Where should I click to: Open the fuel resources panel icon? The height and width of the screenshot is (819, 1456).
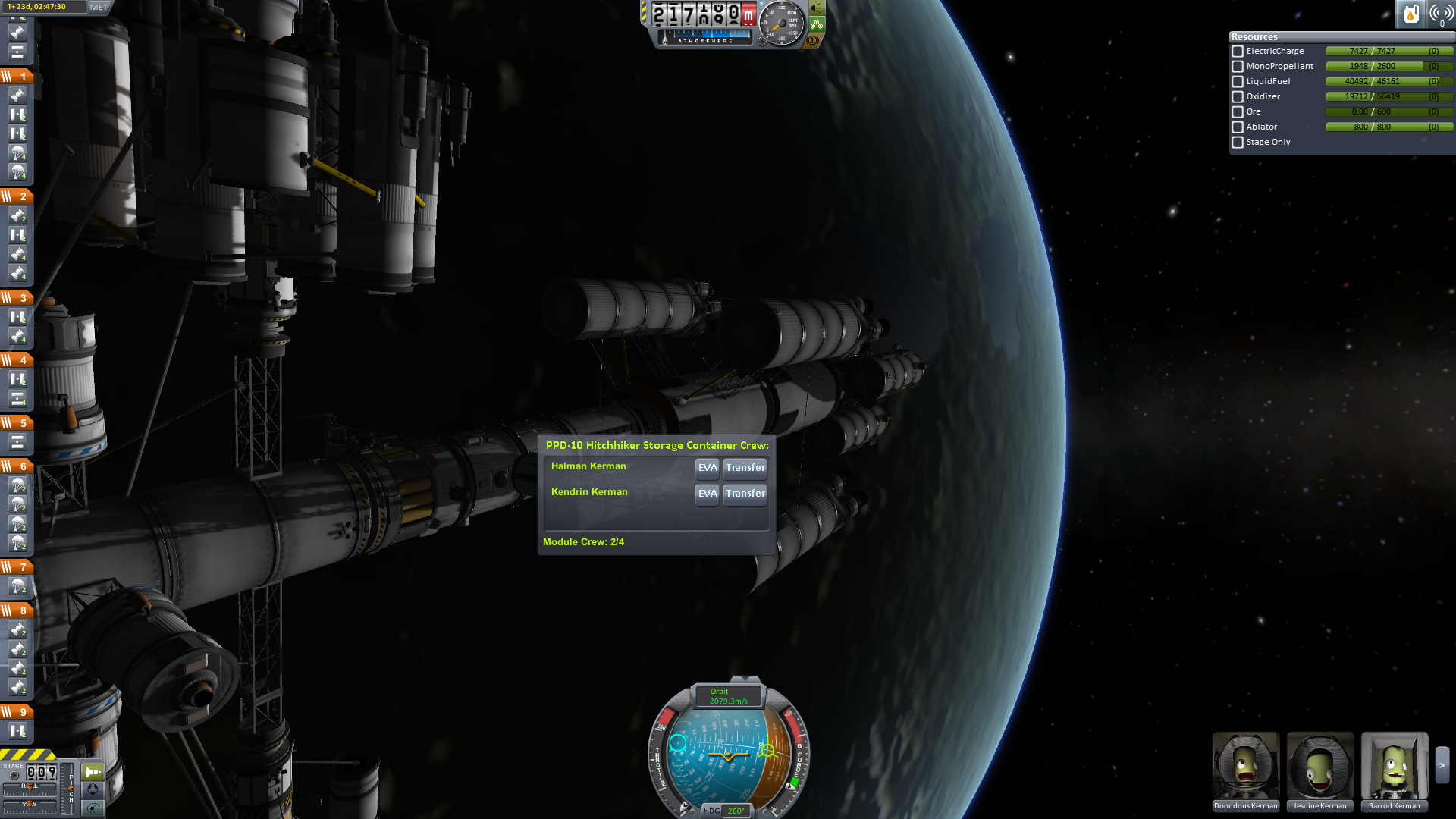click(x=1410, y=14)
